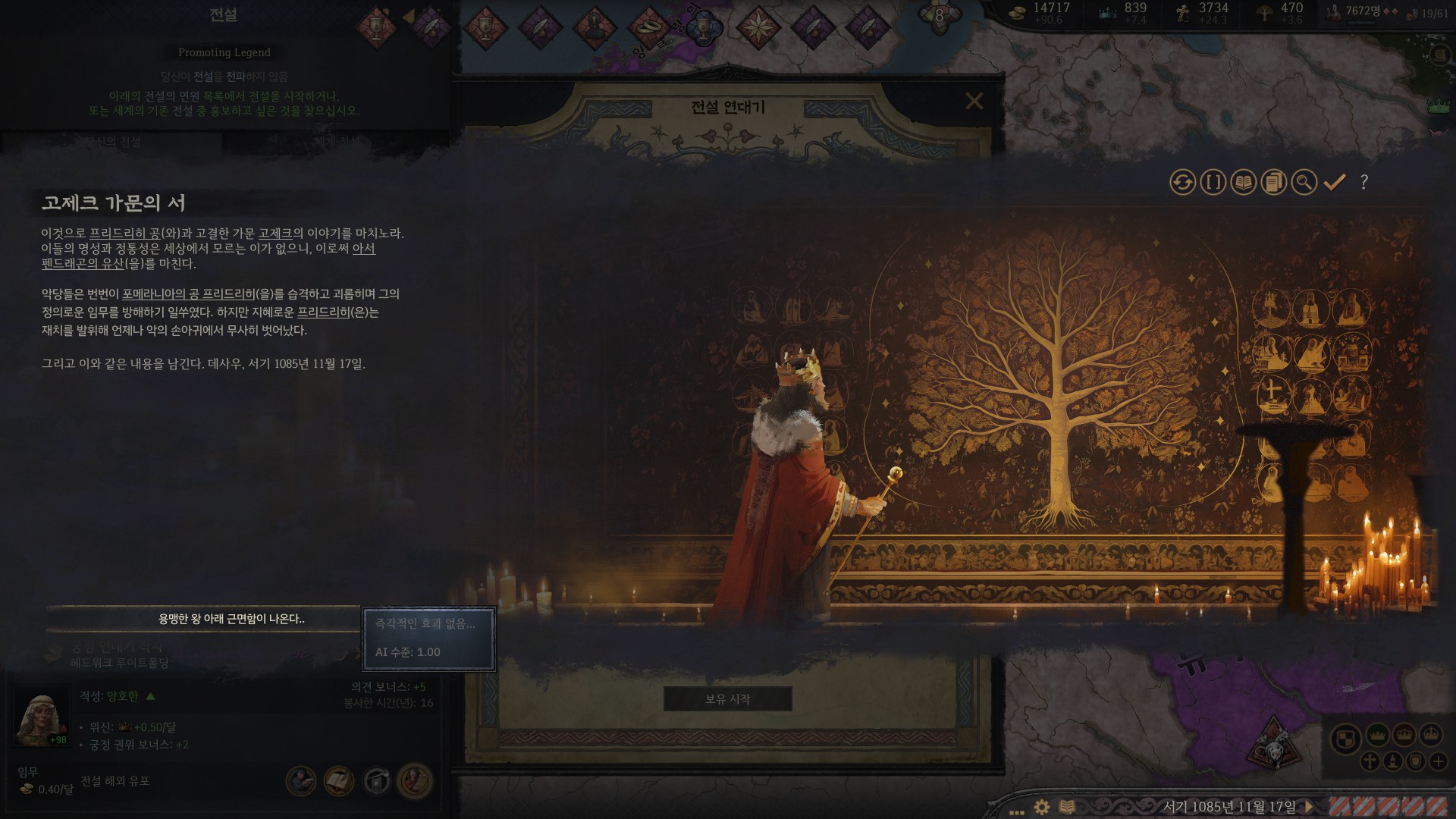Expand more map modes with plus button

point(1438,761)
